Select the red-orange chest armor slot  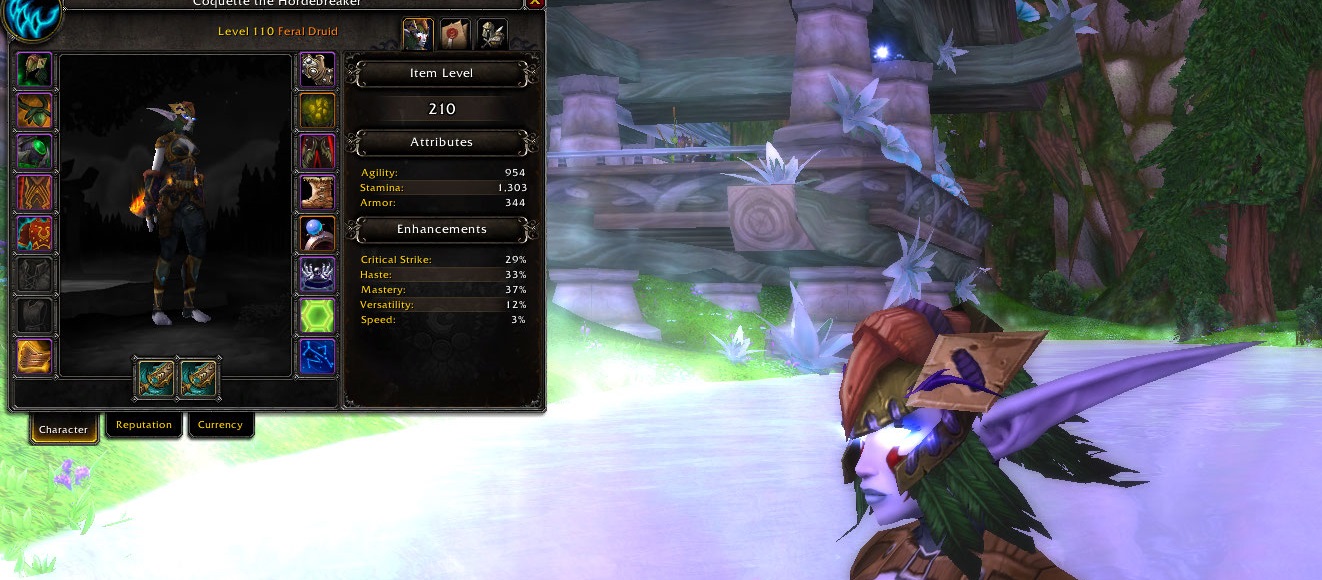(x=35, y=234)
